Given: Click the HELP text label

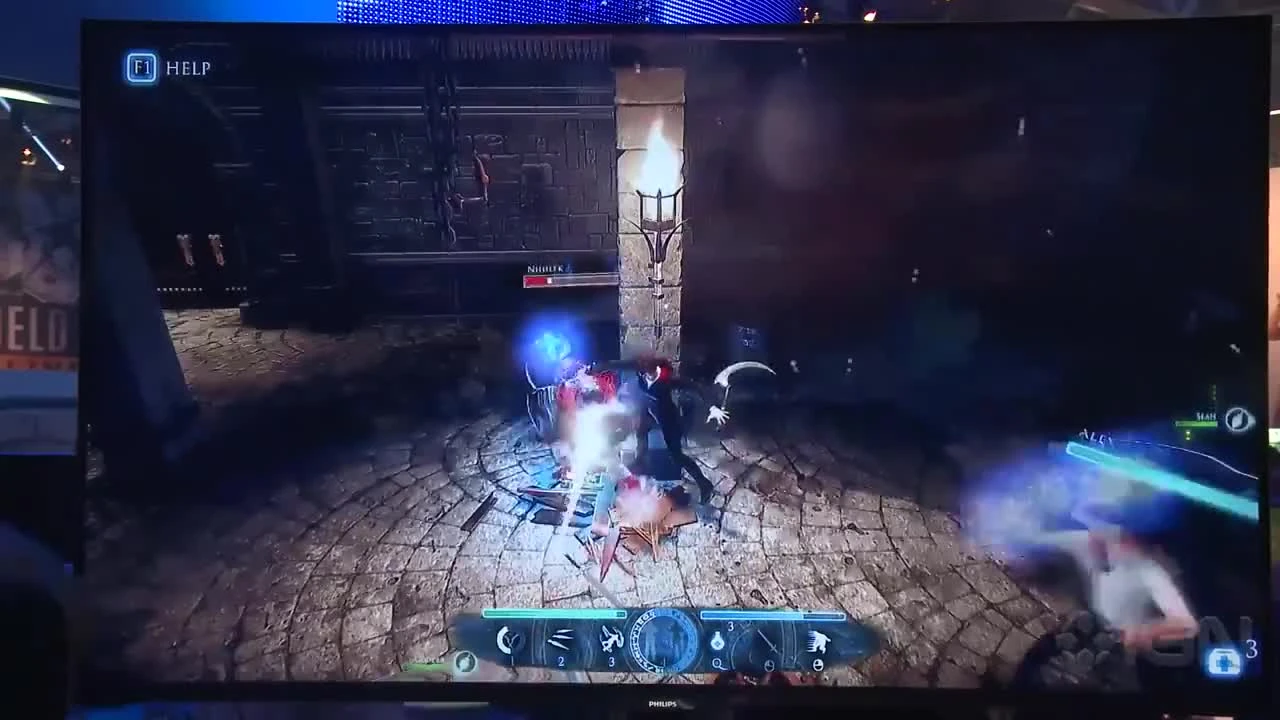Looking at the screenshot, I should [190, 68].
